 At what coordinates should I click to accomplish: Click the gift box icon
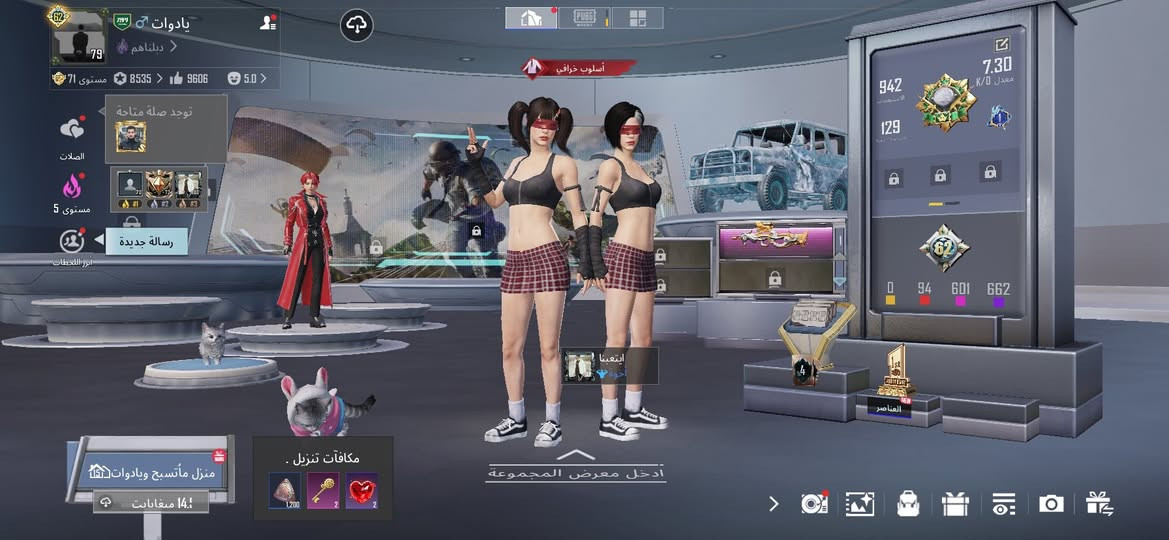[955, 504]
